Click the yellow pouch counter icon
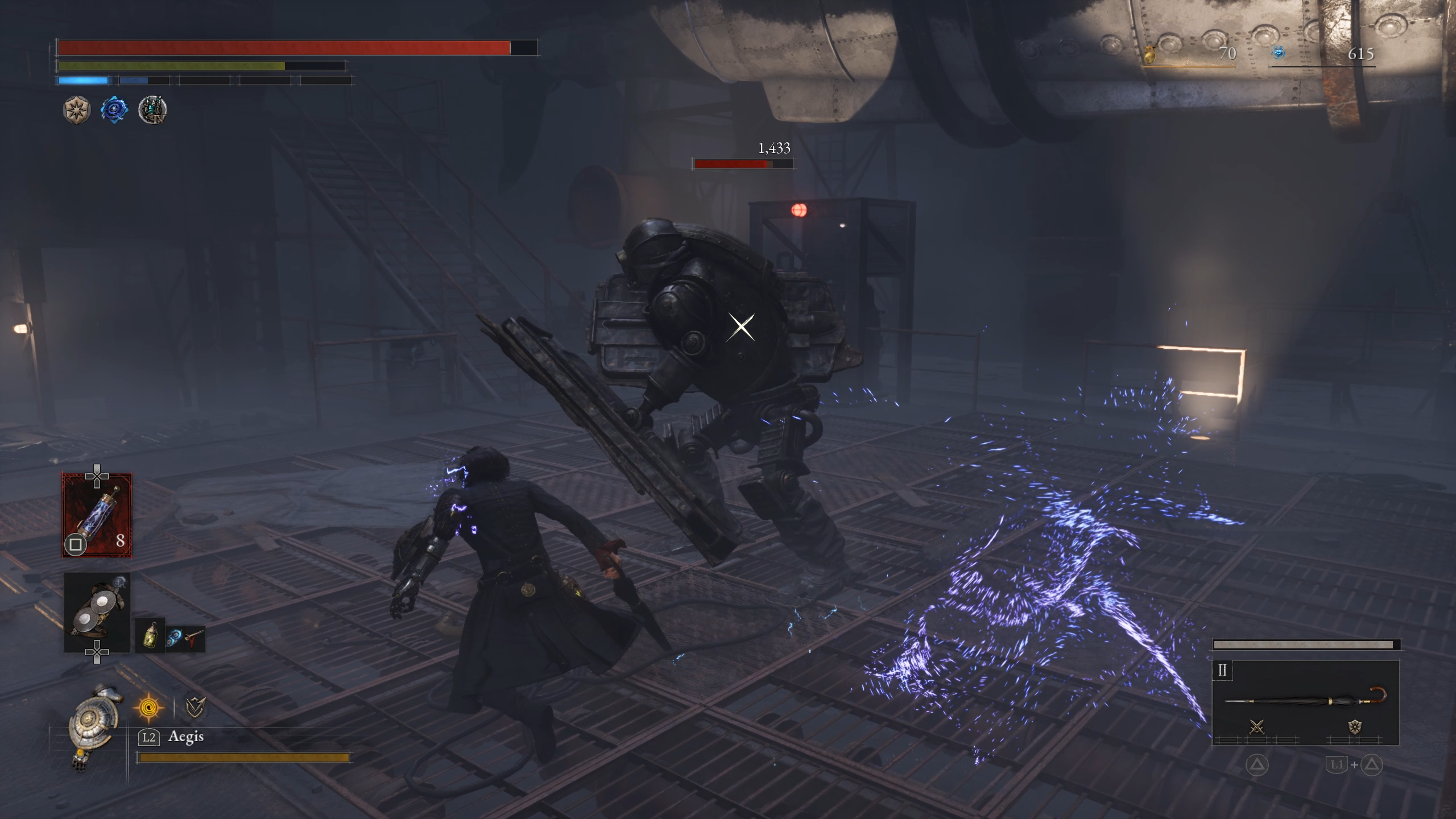 (1150, 55)
